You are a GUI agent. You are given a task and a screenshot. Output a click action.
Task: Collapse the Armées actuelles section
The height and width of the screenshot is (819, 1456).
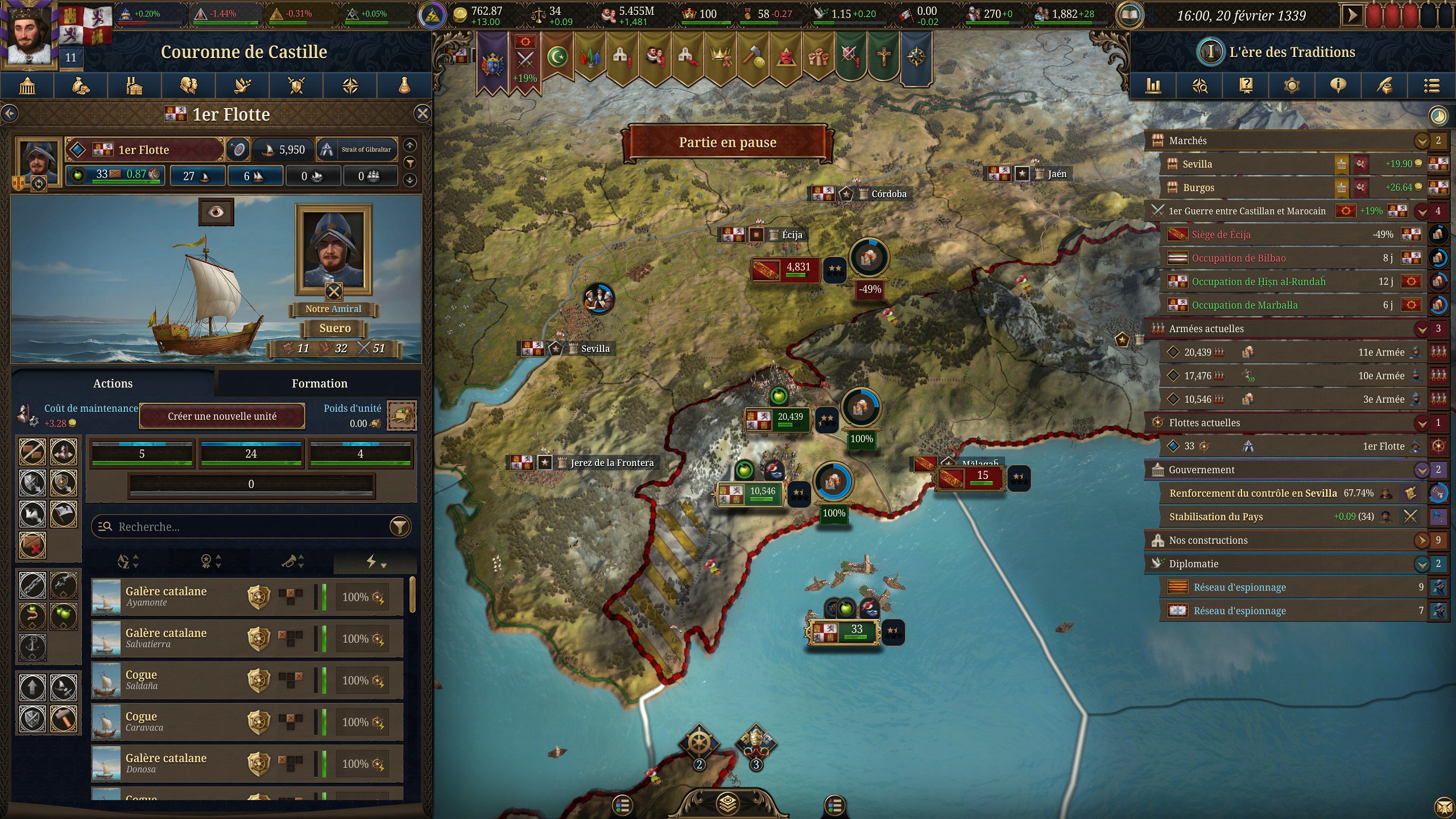1421,329
